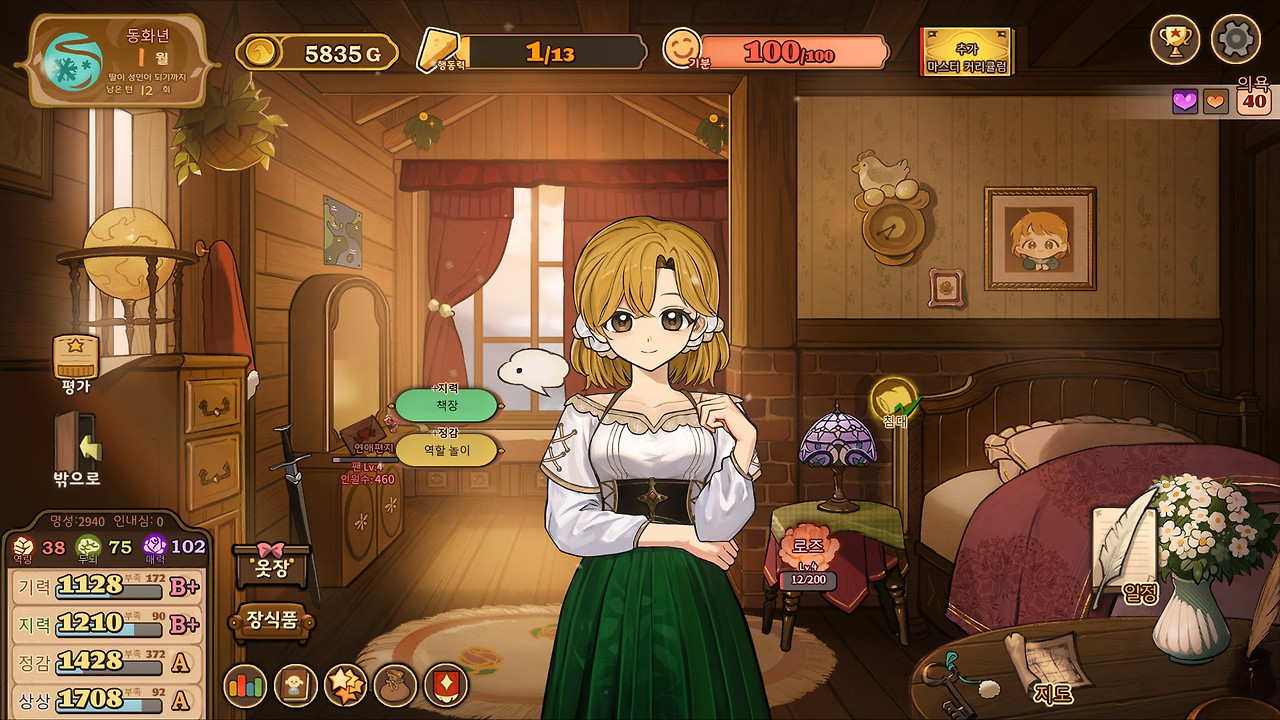Open the character portrait book
Screen dimensions: 1280x720
click(x=296, y=686)
